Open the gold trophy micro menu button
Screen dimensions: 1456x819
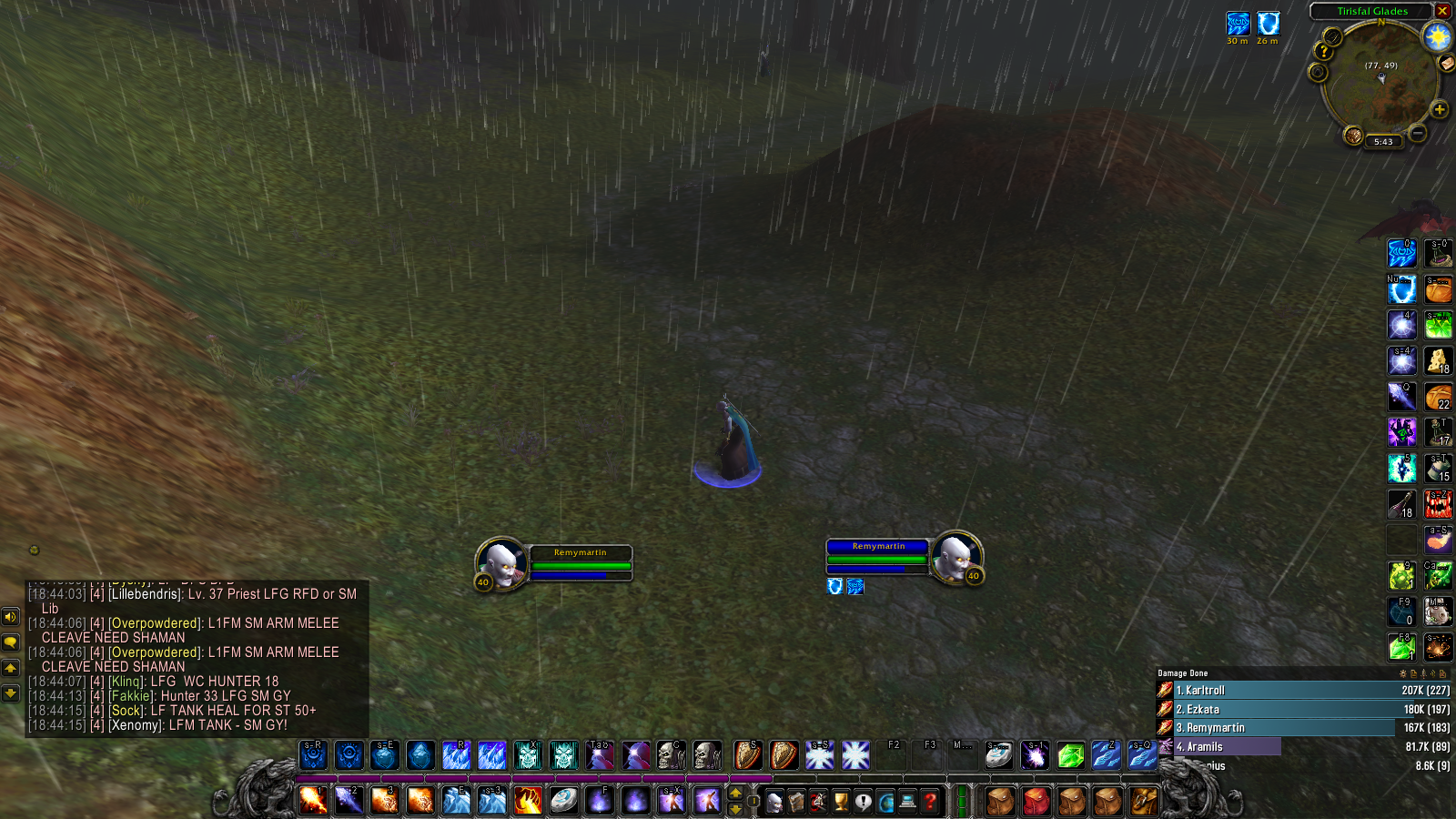click(x=841, y=802)
